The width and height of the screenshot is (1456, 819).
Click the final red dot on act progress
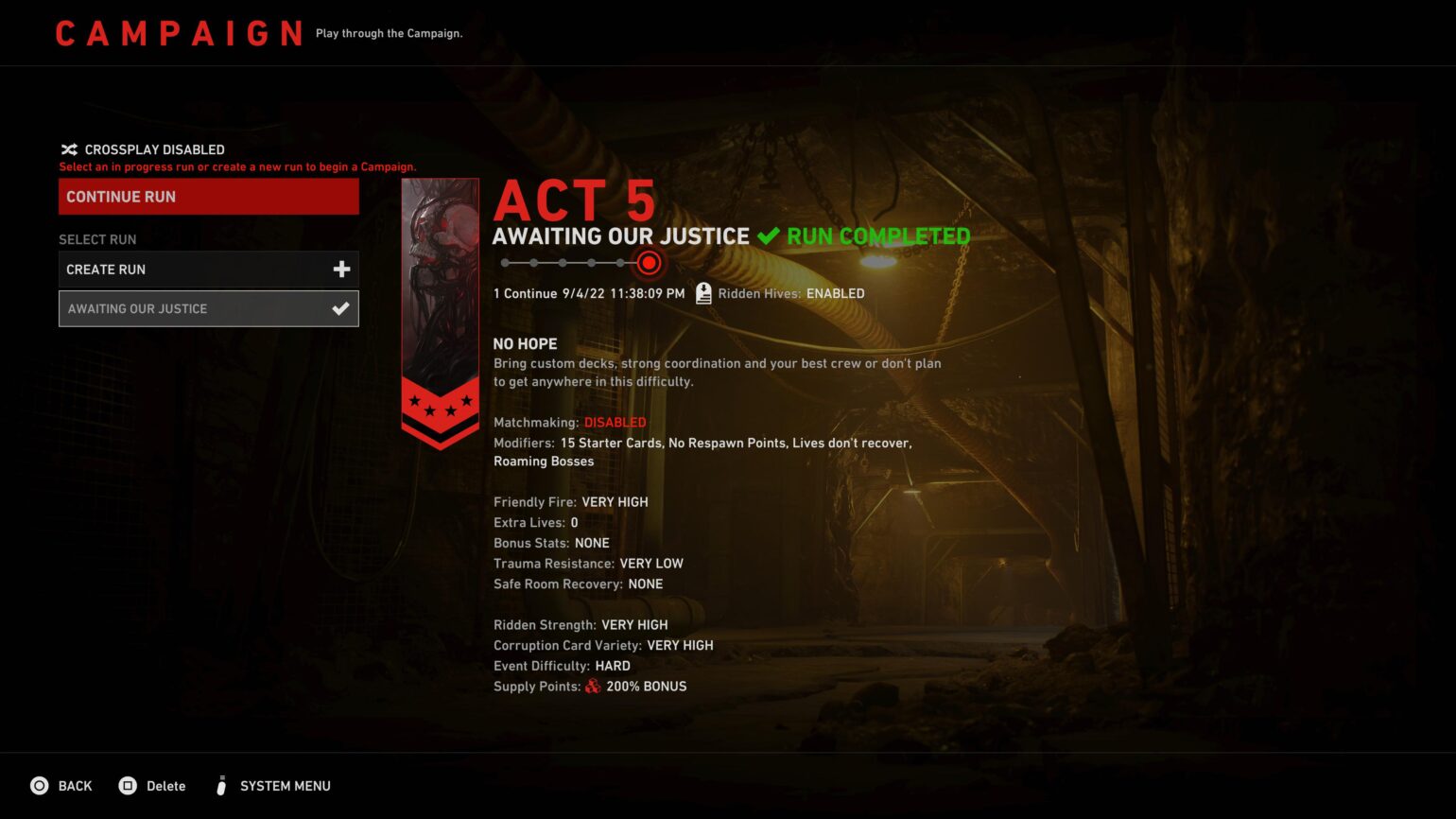point(649,263)
